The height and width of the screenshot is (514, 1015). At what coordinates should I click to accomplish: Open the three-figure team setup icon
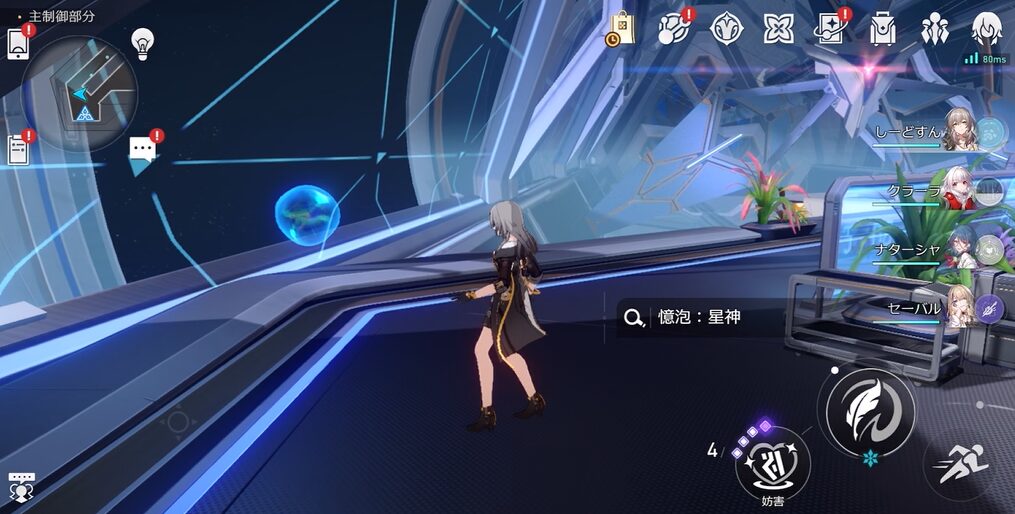coord(935,28)
